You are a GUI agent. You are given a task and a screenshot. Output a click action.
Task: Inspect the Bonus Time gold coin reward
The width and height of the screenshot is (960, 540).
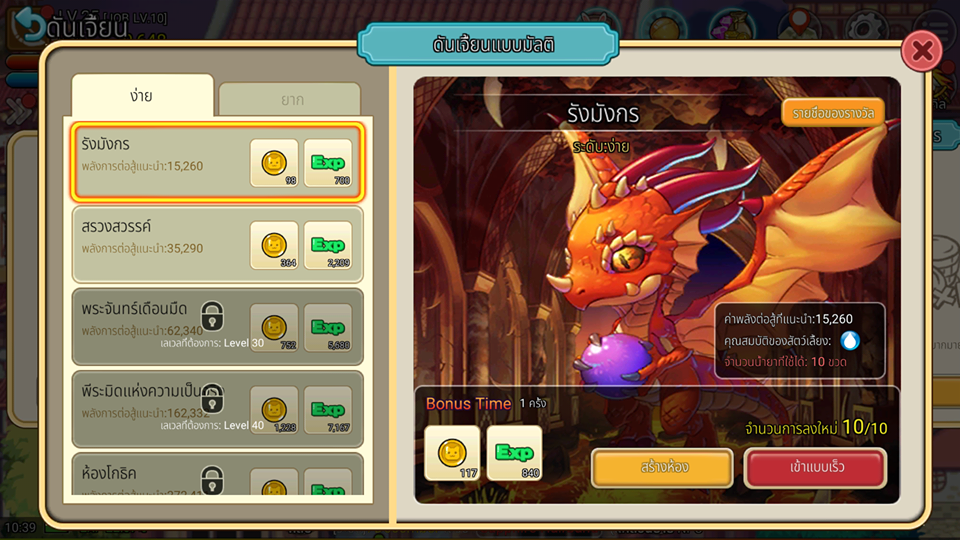(x=452, y=453)
